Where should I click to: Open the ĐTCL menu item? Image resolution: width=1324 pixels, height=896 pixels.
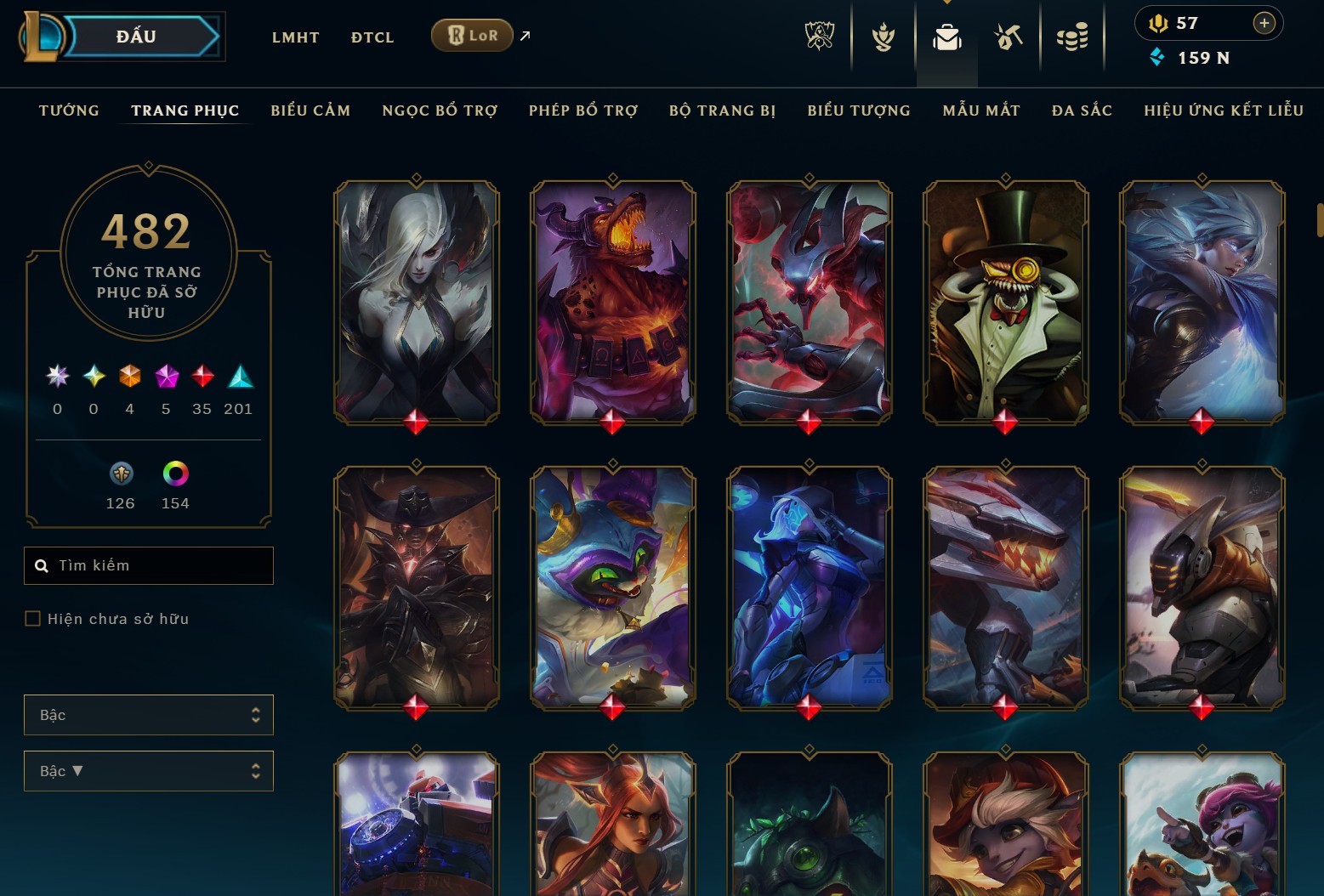coord(372,37)
